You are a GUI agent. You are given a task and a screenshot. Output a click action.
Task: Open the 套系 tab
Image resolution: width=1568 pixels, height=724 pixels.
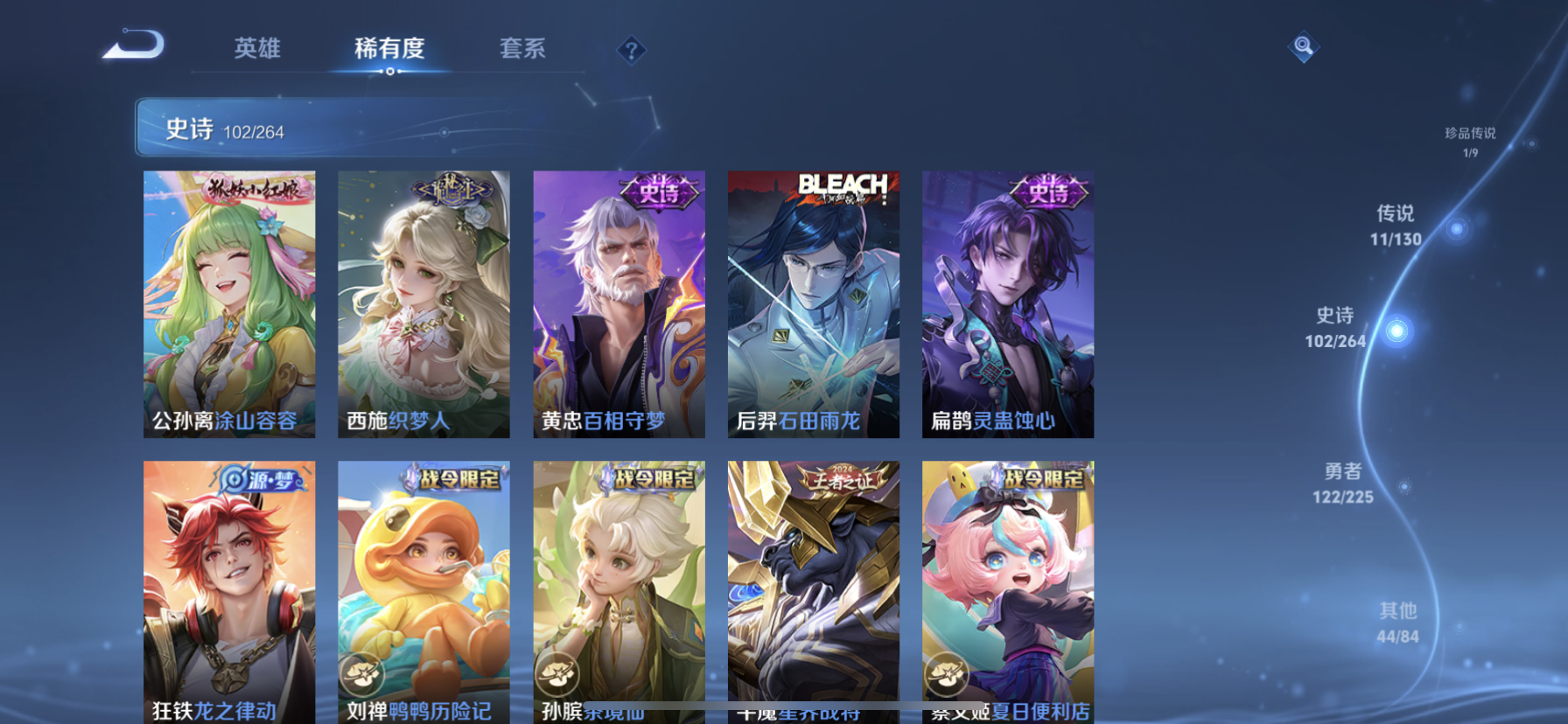click(522, 48)
